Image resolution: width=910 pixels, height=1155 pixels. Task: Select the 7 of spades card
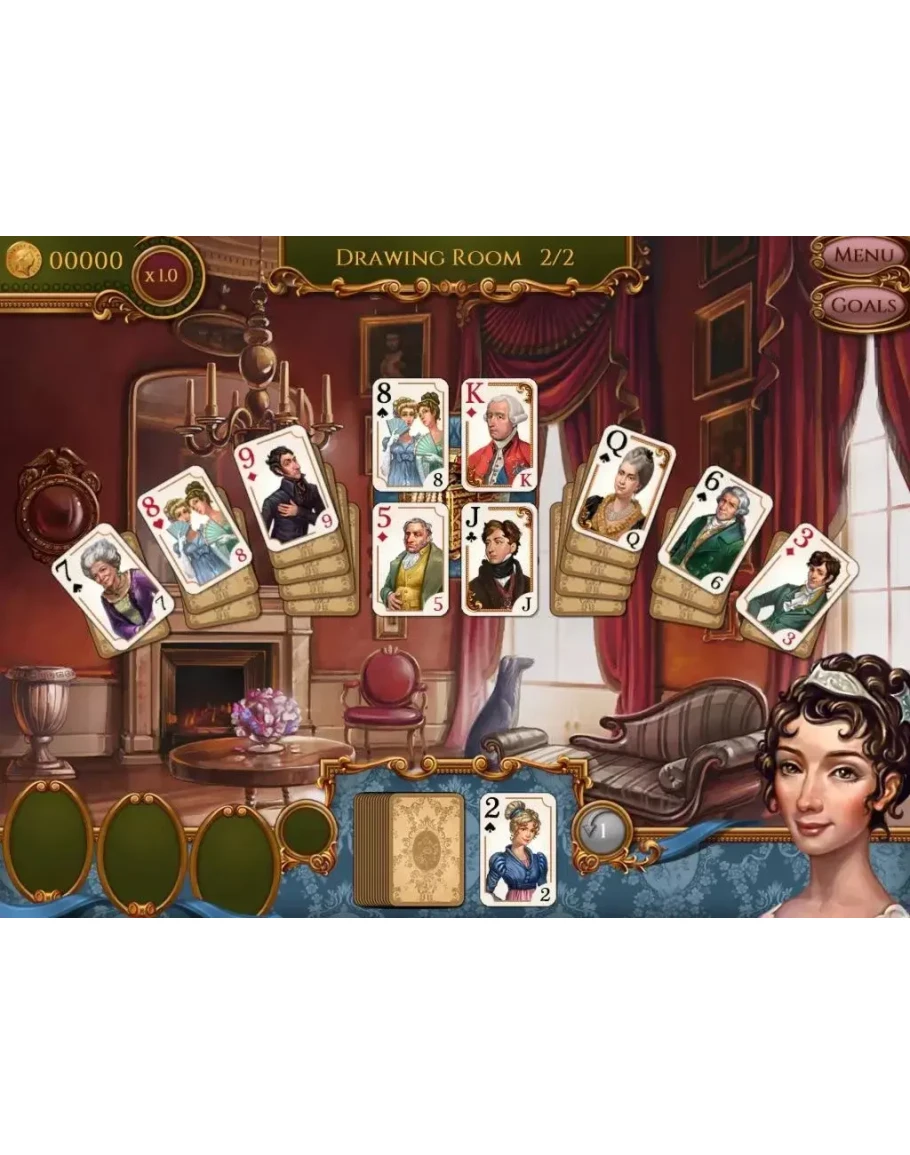click(112, 586)
